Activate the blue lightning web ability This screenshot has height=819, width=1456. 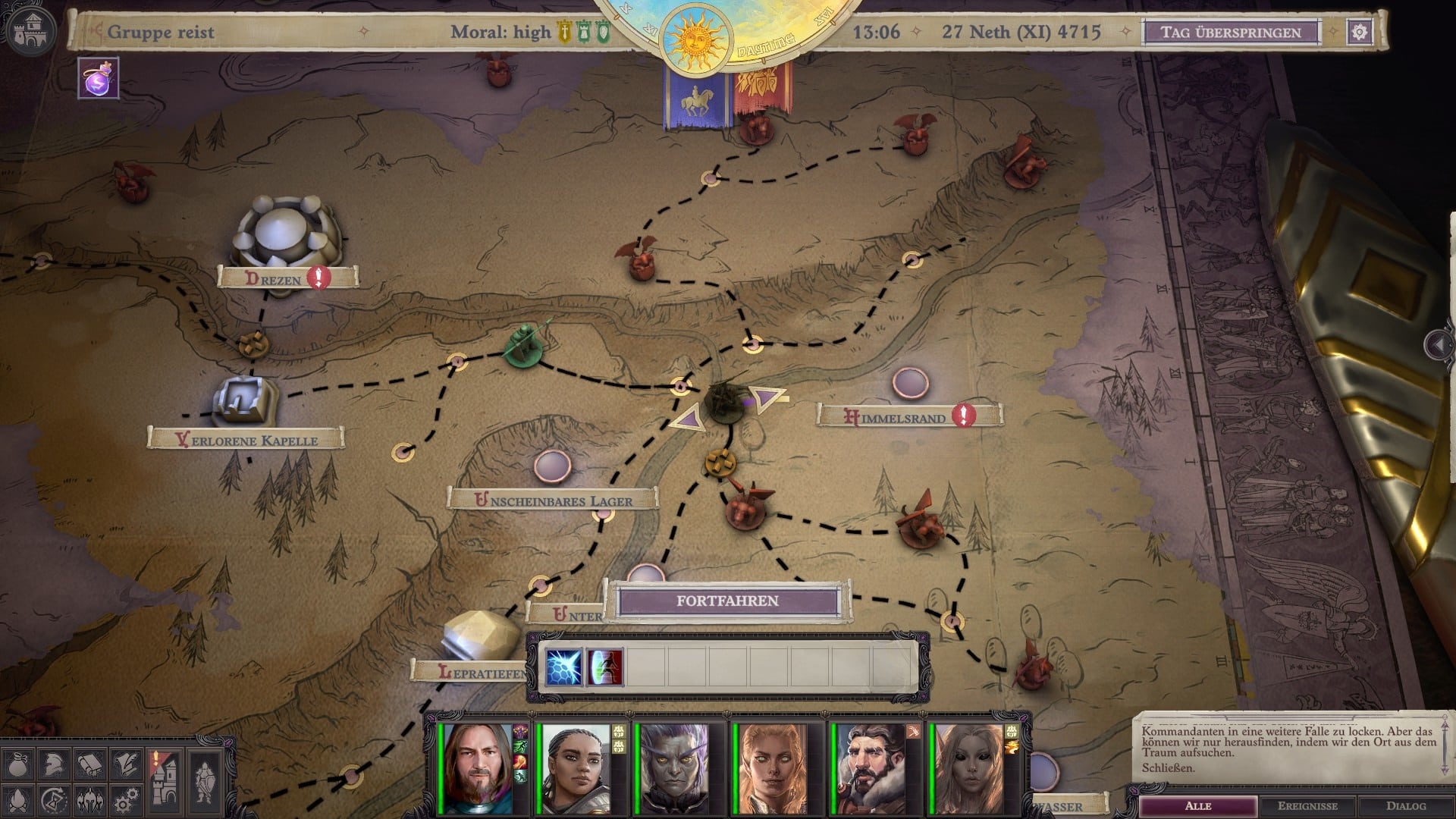pos(563,667)
